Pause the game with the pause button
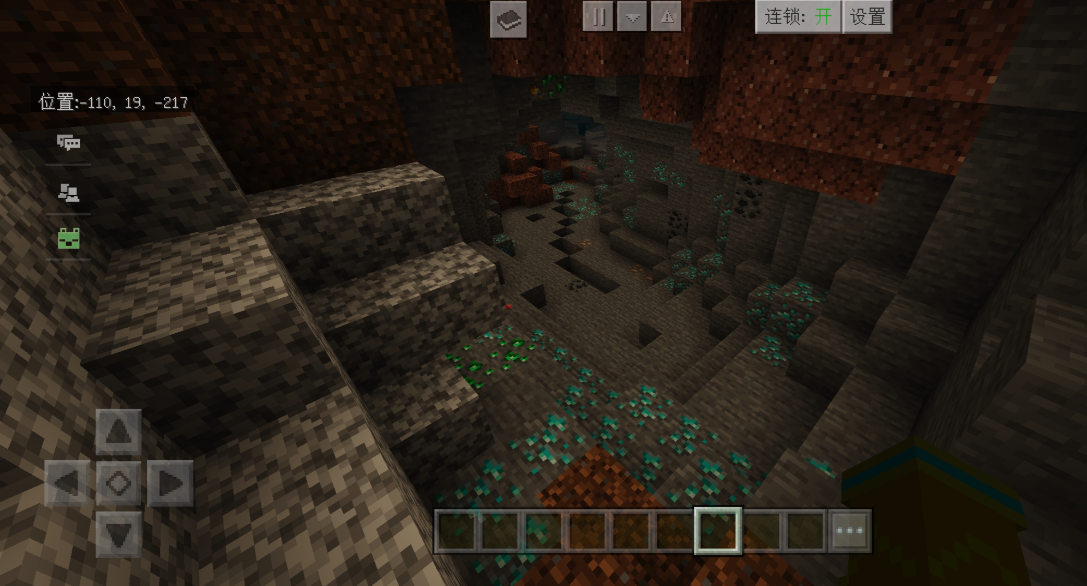Screen dimensions: 1087x586 coord(598,16)
